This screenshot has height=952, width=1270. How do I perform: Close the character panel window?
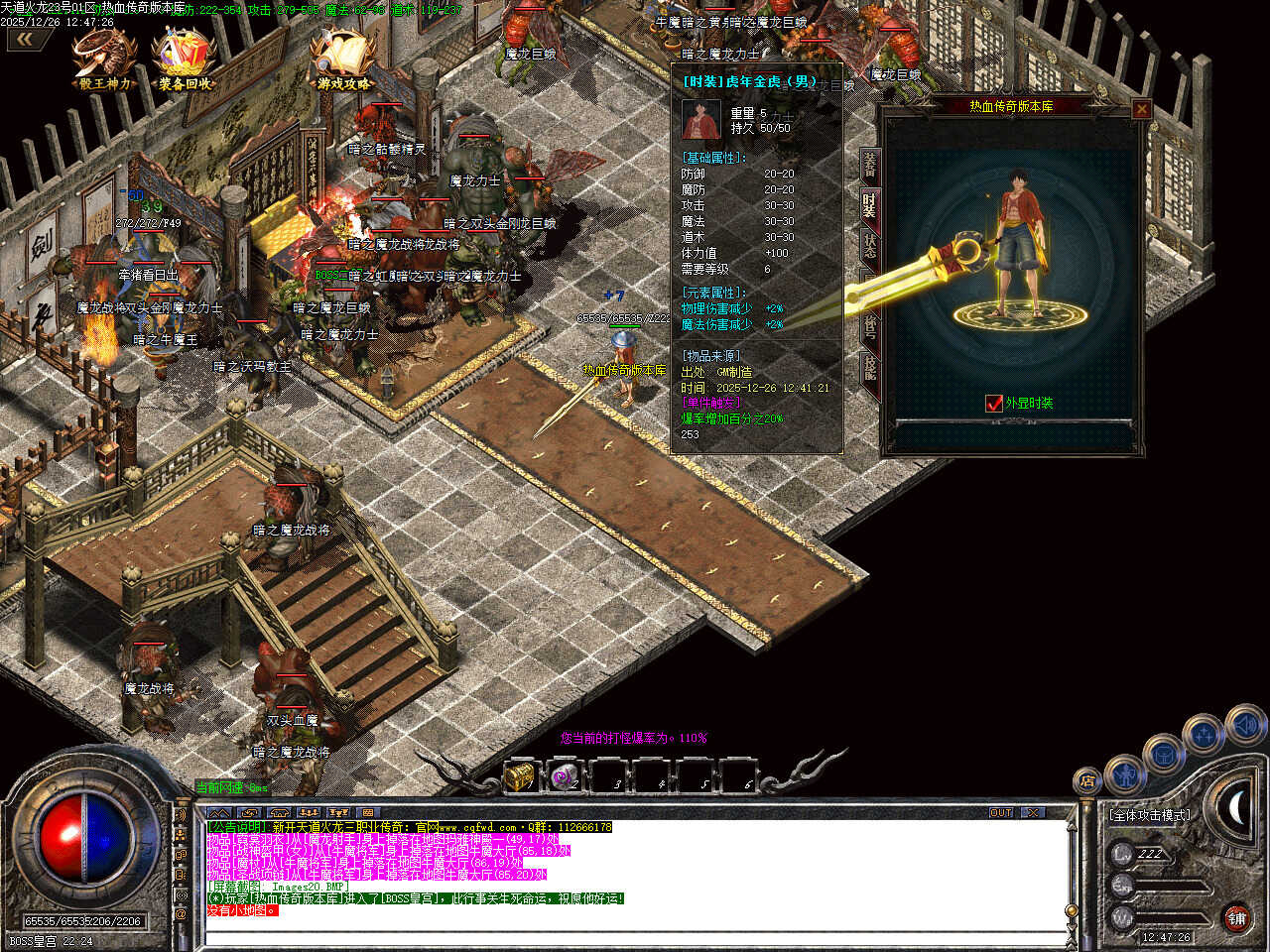tap(1141, 109)
